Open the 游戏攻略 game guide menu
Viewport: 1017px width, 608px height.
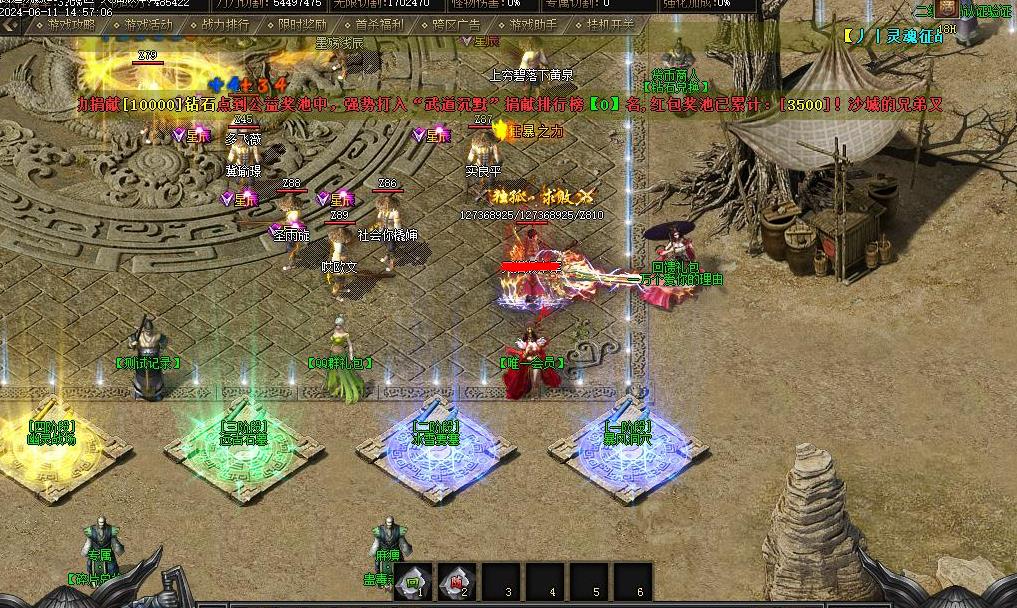coord(69,25)
